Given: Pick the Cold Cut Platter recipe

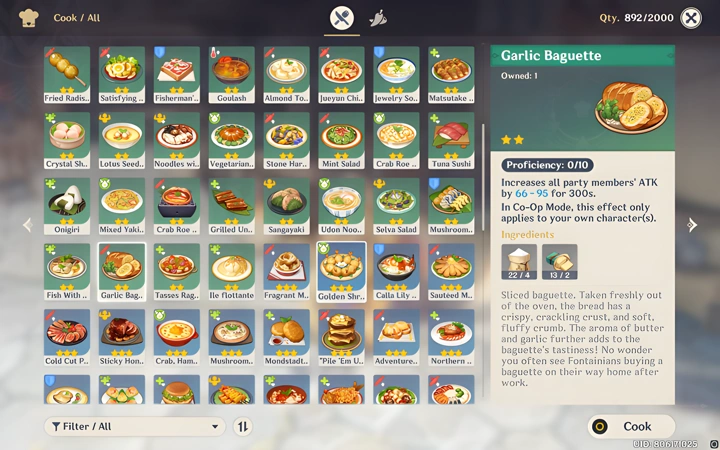Looking at the screenshot, I should (x=66, y=338).
